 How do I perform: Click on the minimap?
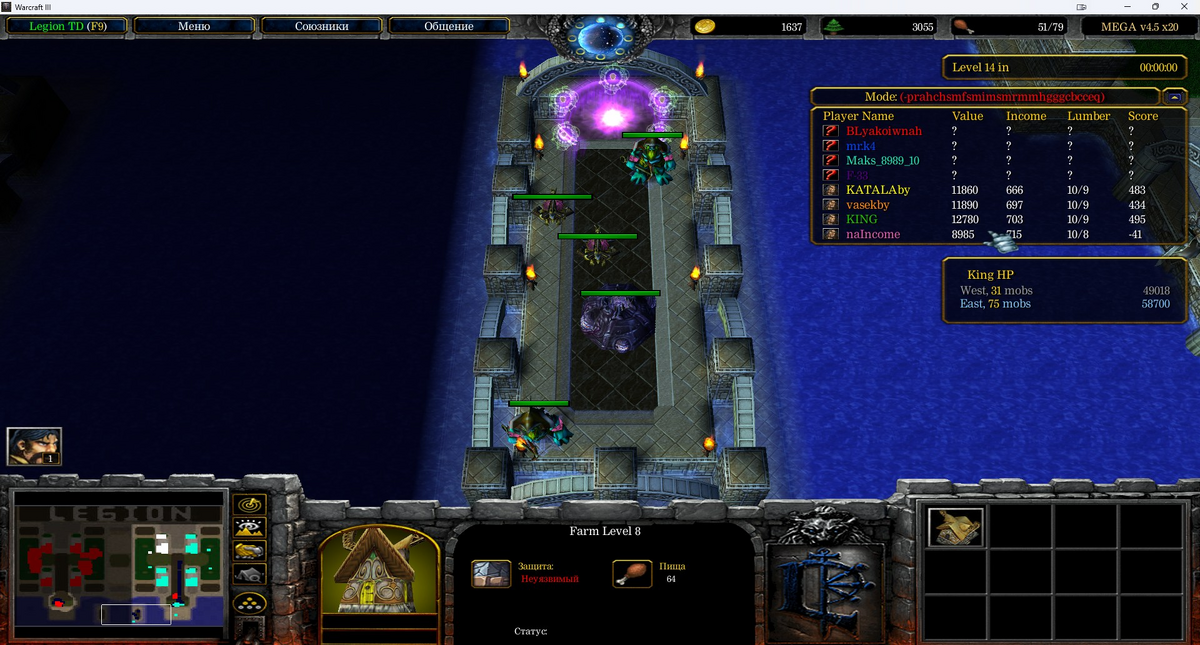121,562
